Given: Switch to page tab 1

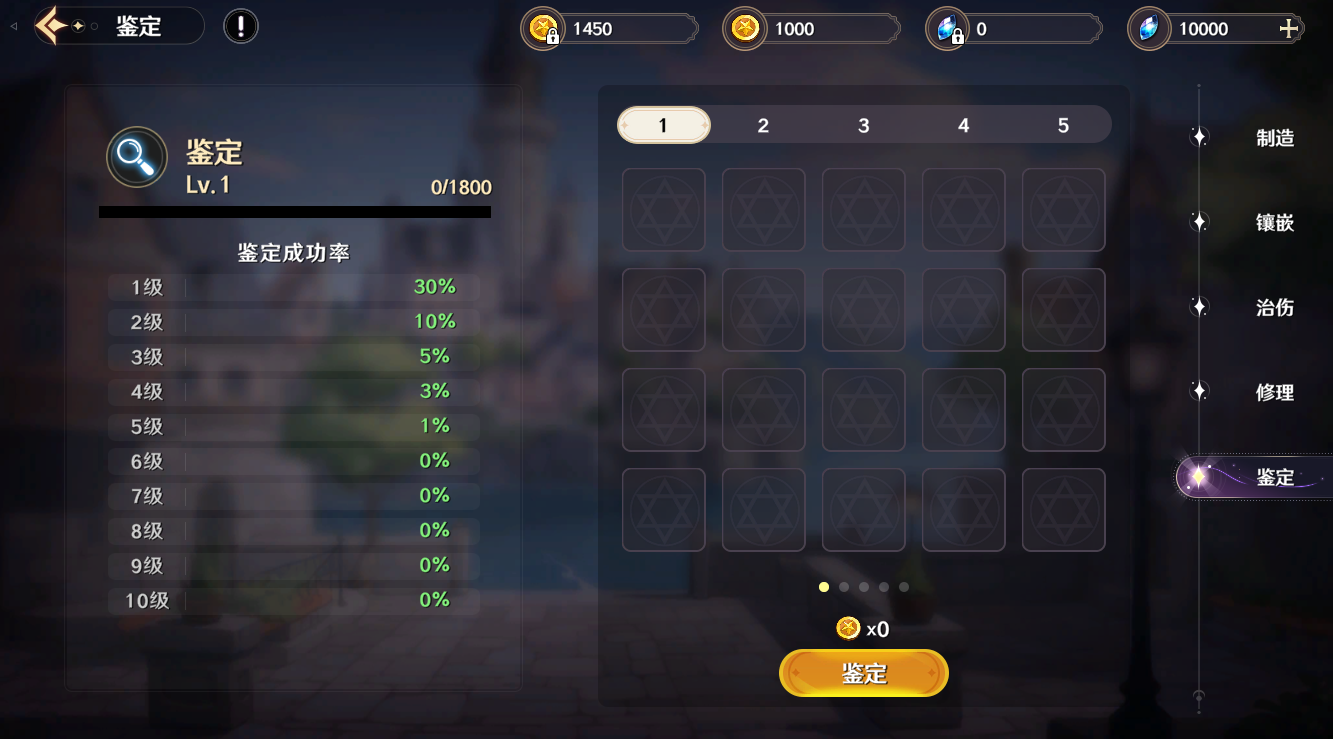Looking at the screenshot, I should (663, 125).
